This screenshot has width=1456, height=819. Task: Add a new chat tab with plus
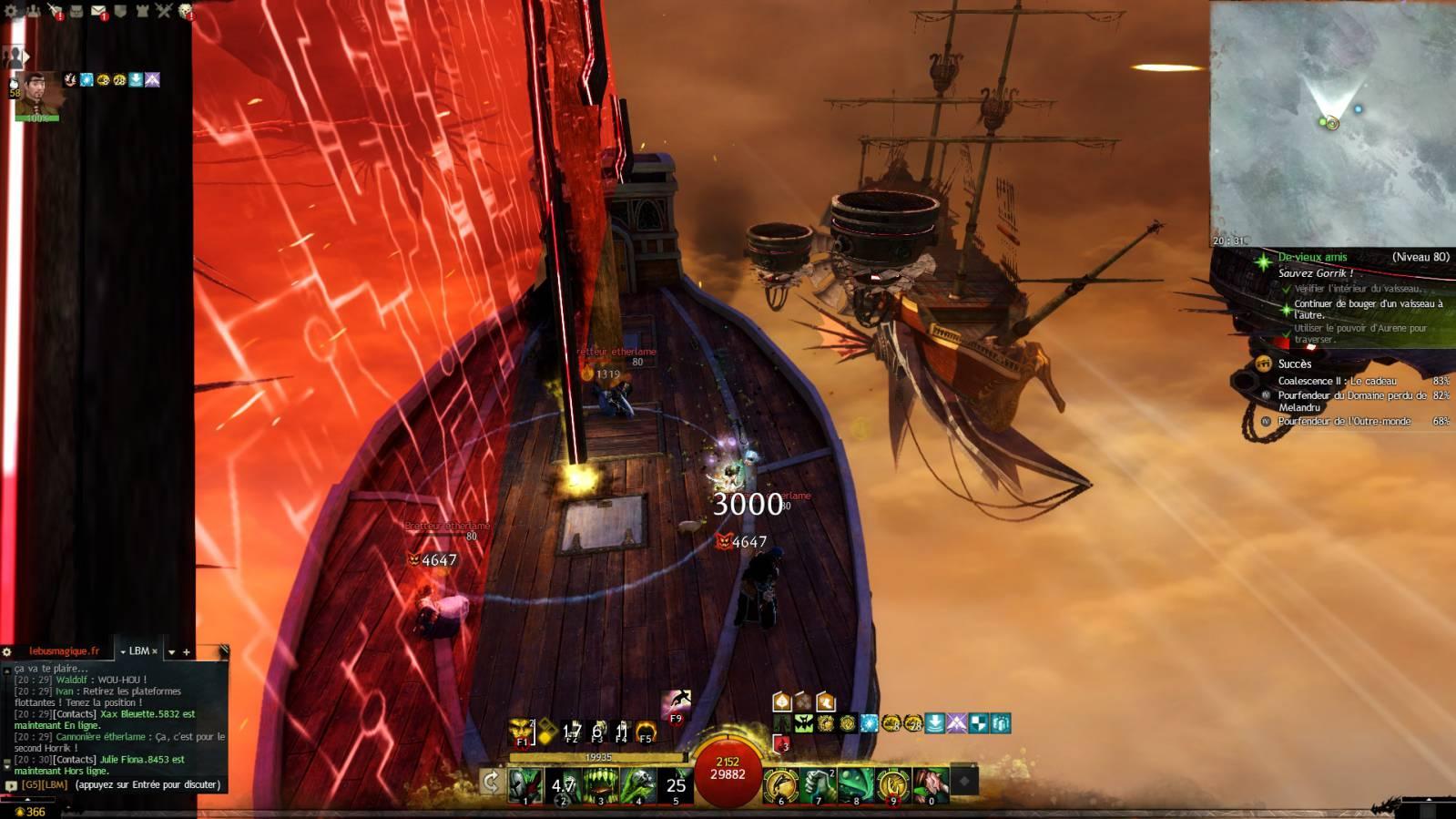point(187,652)
